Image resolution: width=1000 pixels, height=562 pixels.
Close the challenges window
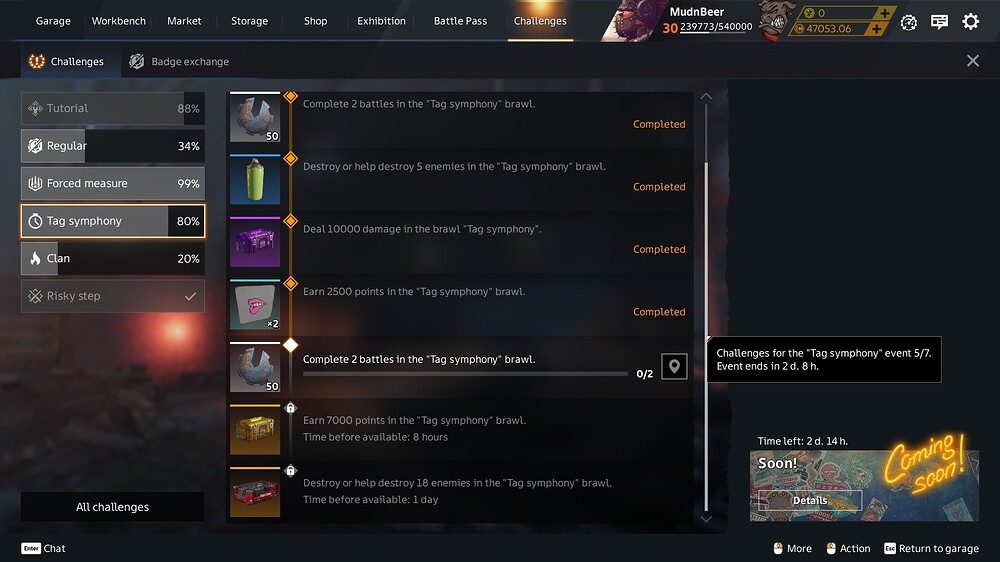[973, 61]
